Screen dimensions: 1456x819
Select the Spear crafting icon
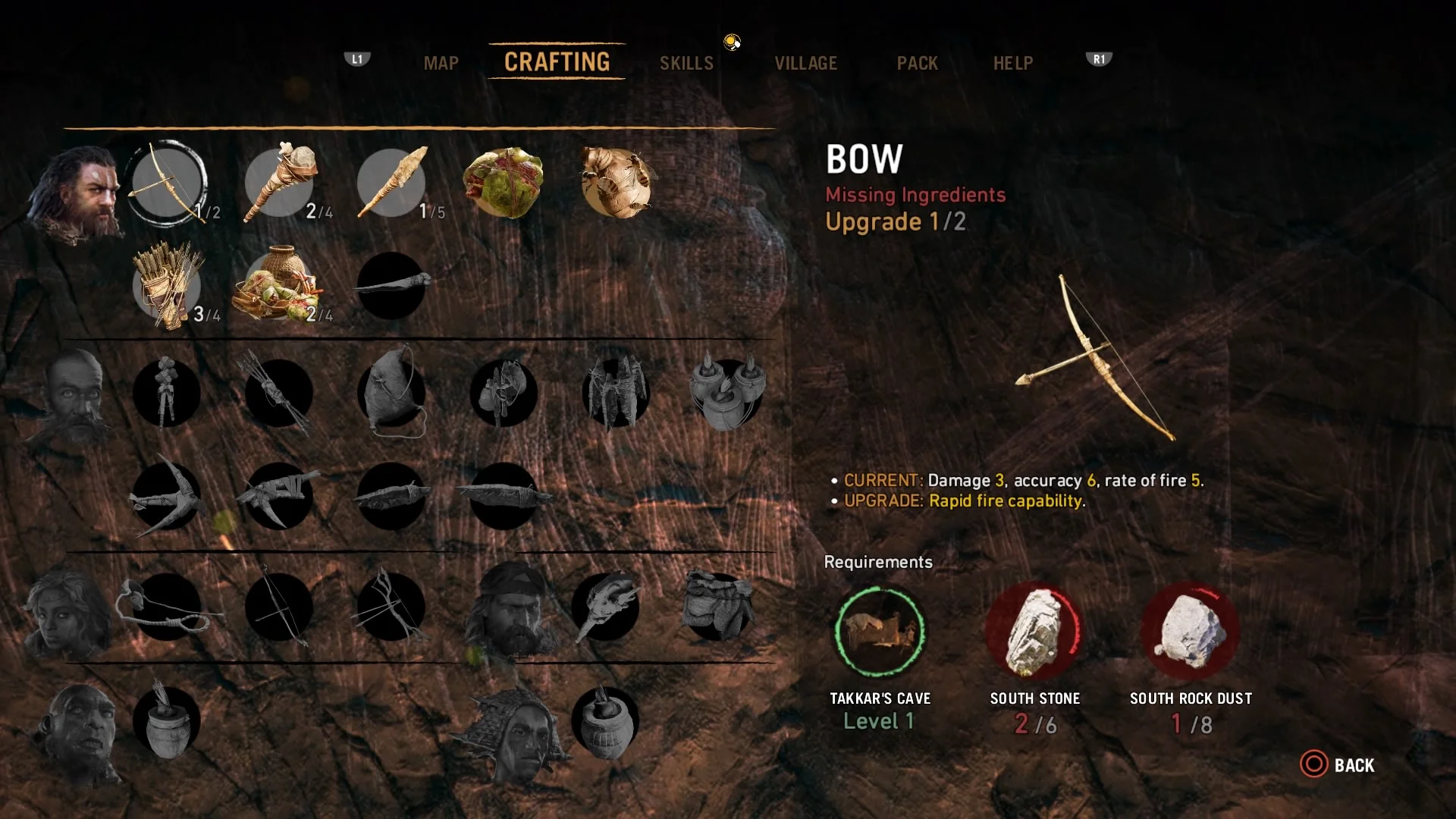click(391, 182)
